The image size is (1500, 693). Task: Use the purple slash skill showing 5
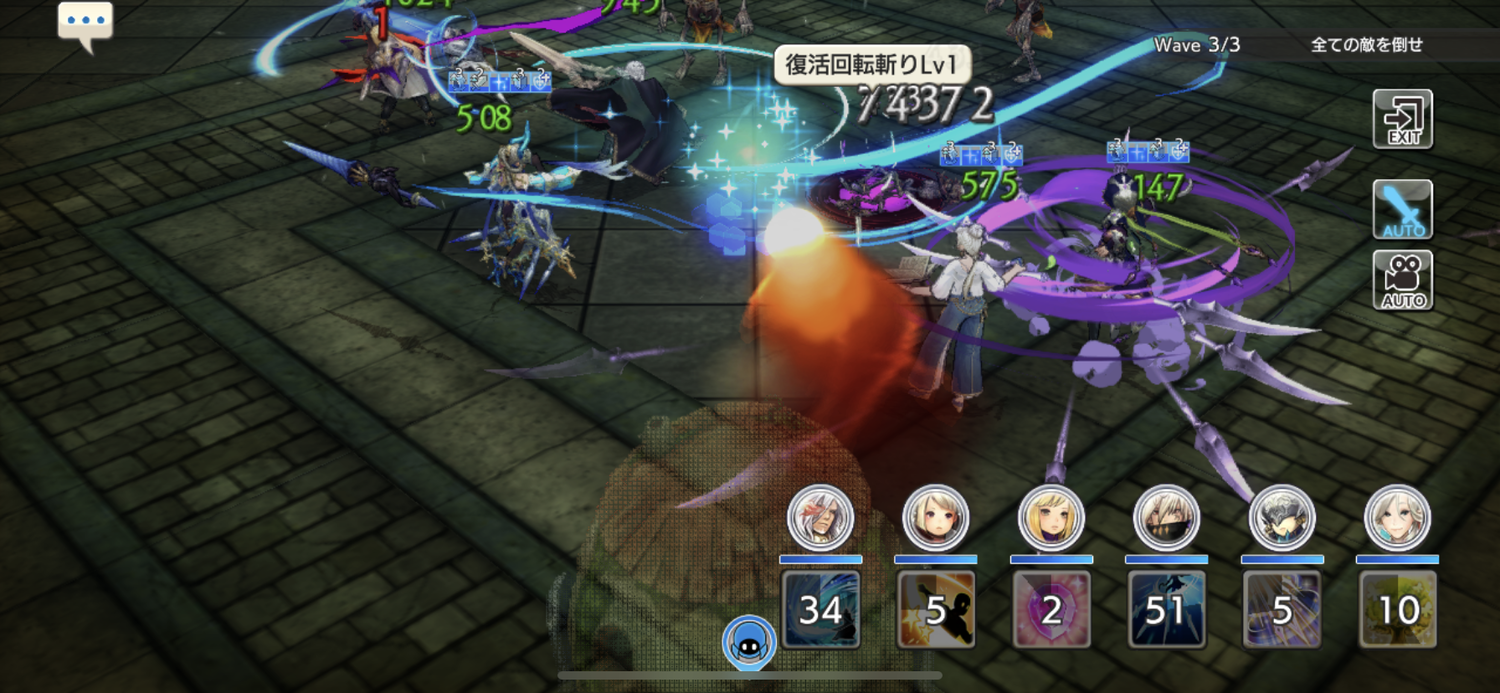click(1282, 609)
